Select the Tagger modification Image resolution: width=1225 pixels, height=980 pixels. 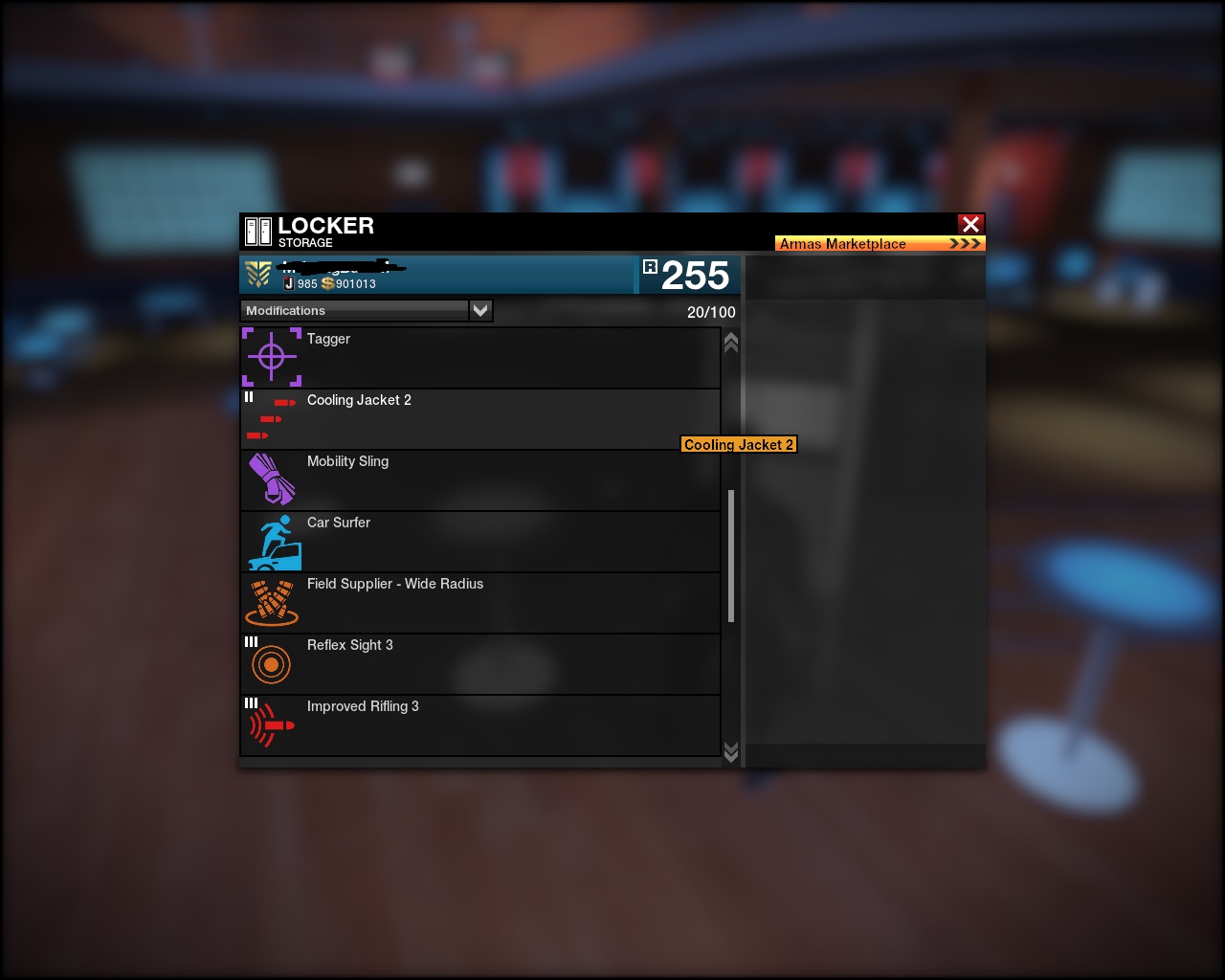tap(479, 358)
